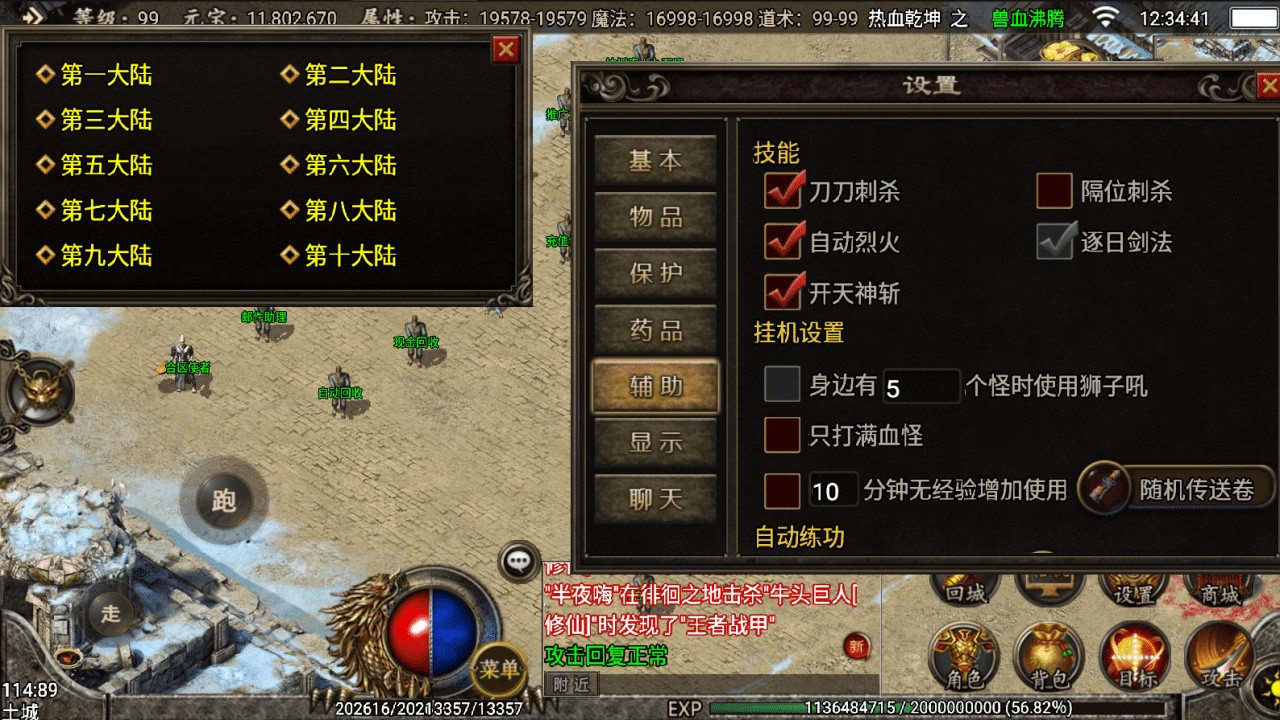Click the monster count input field
The height and width of the screenshot is (720, 1280).
pos(920,386)
